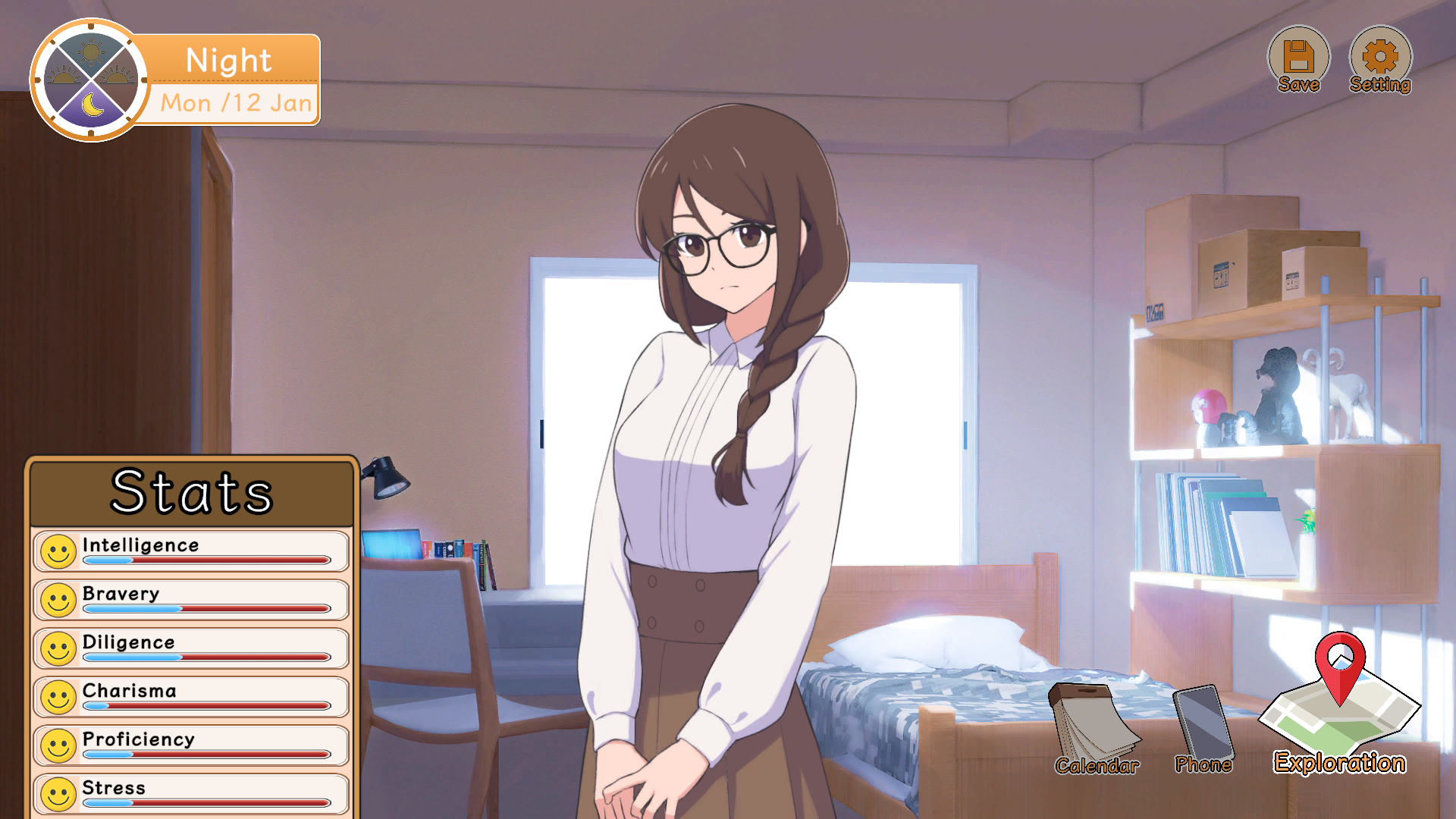Open the Setting gear menu
This screenshot has height=819, width=1456.
click(1379, 59)
